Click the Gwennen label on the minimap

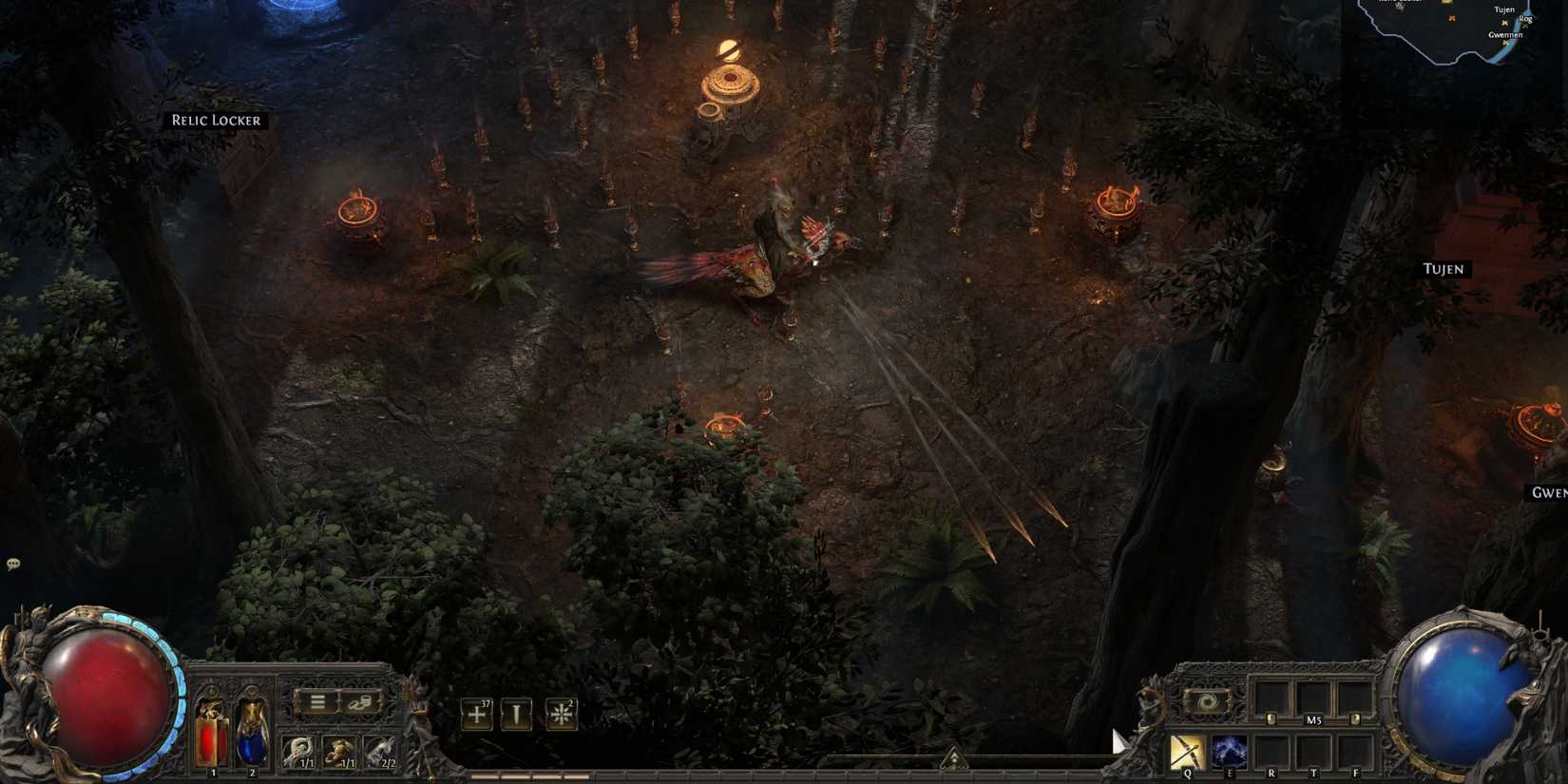tap(1506, 35)
